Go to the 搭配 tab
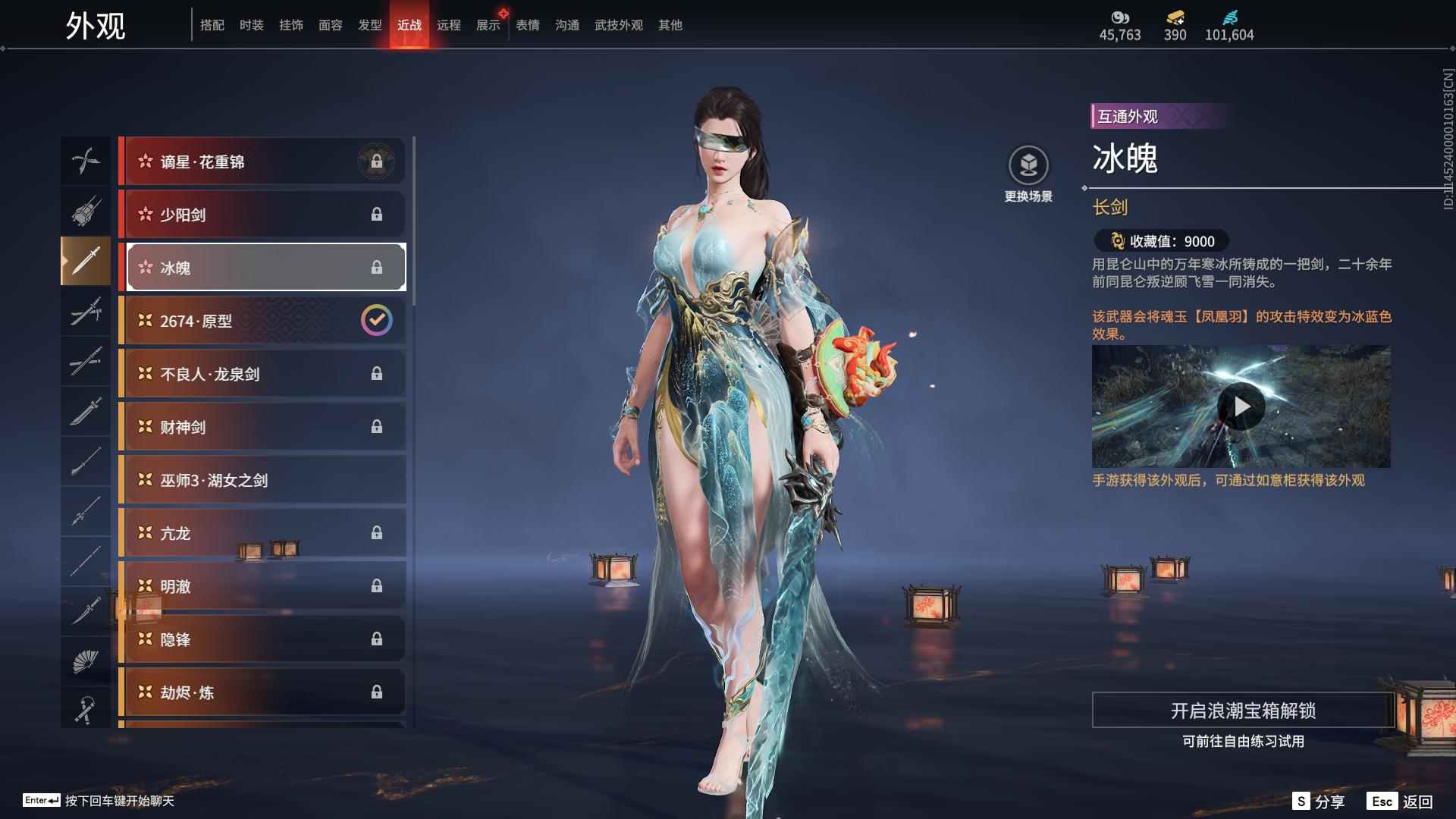This screenshot has width=1456, height=819. point(212,25)
